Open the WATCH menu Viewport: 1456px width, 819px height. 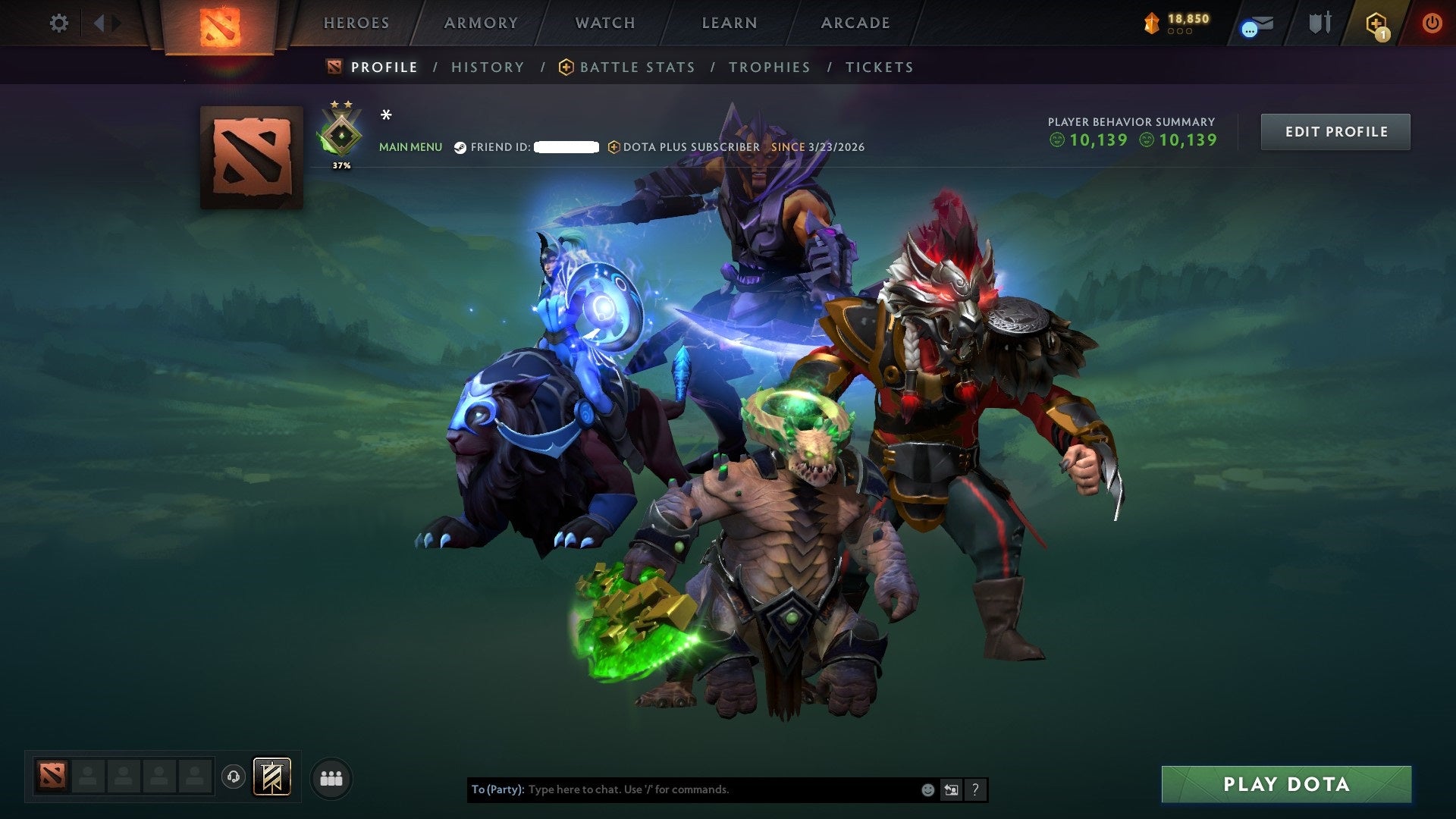[604, 23]
